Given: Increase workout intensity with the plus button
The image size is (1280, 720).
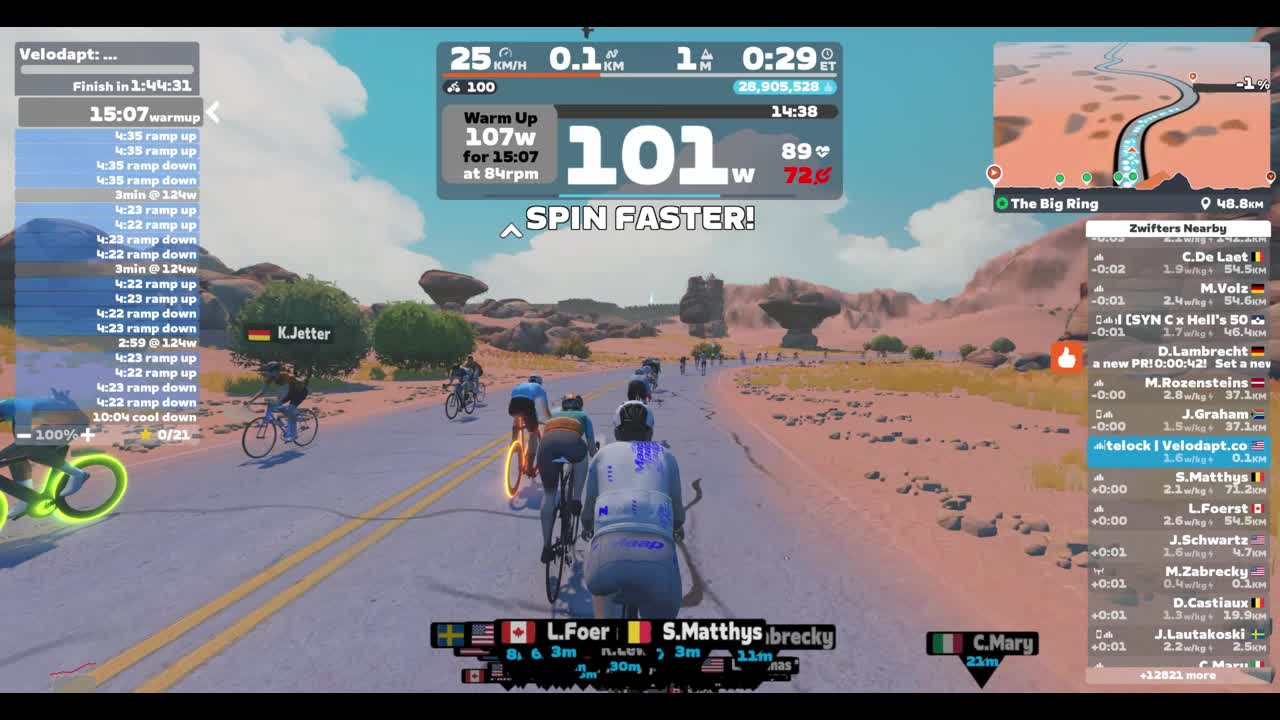Looking at the screenshot, I should pos(88,435).
